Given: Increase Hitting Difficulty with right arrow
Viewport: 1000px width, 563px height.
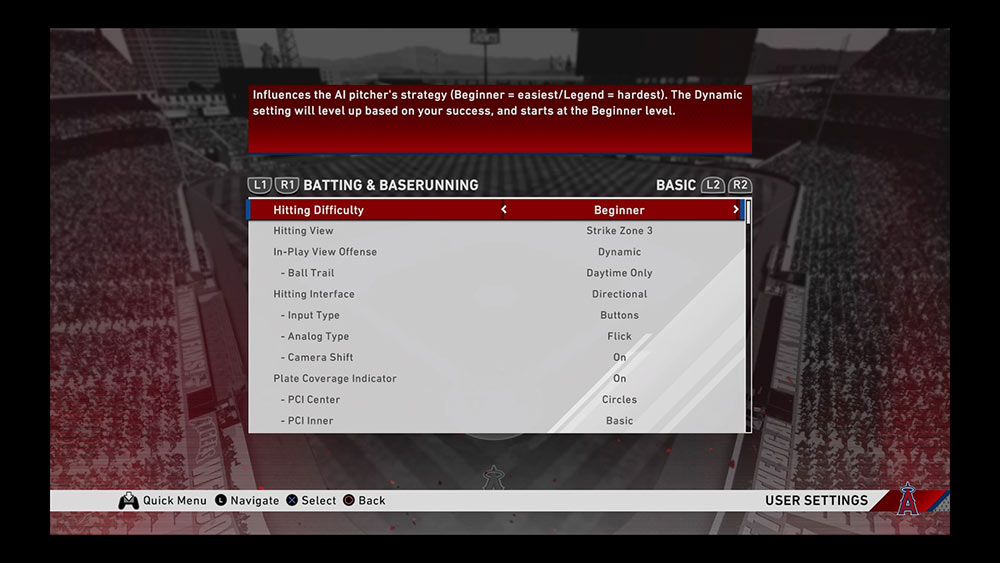Looking at the screenshot, I should click(x=736, y=210).
